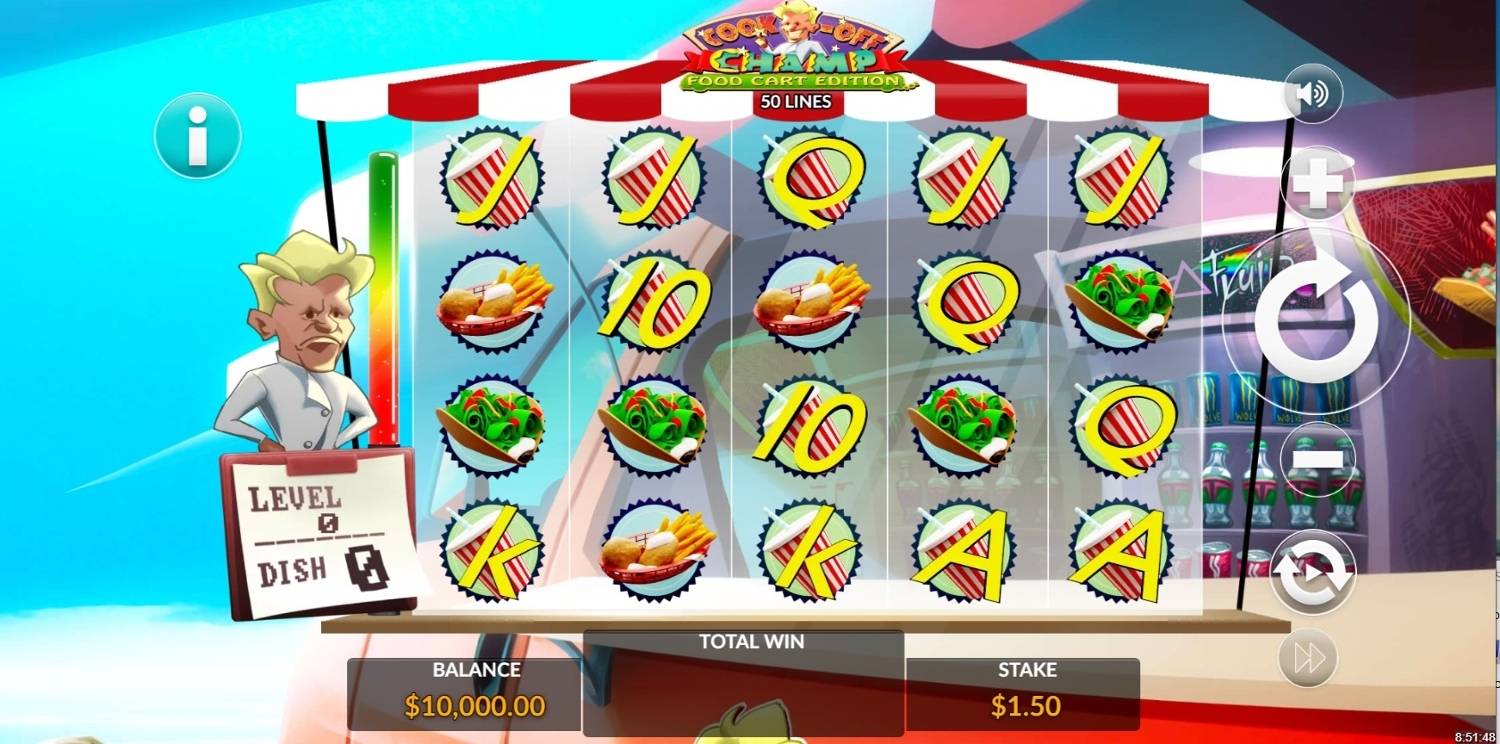Open the game info panel
The height and width of the screenshot is (744, 1500).
pyautogui.click(x=197, y=136)
